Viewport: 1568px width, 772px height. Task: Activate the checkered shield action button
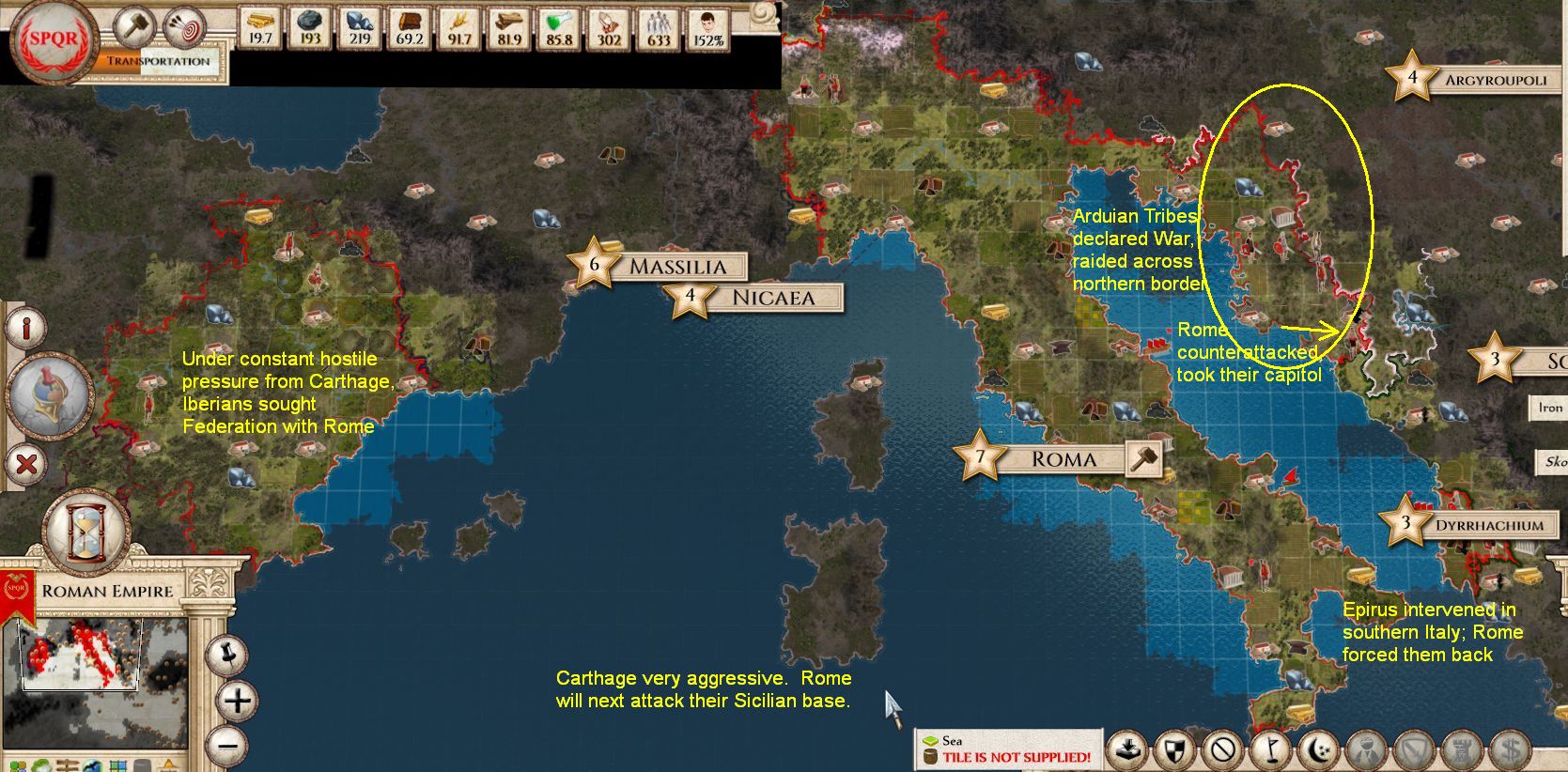(x=1174, y=750)
